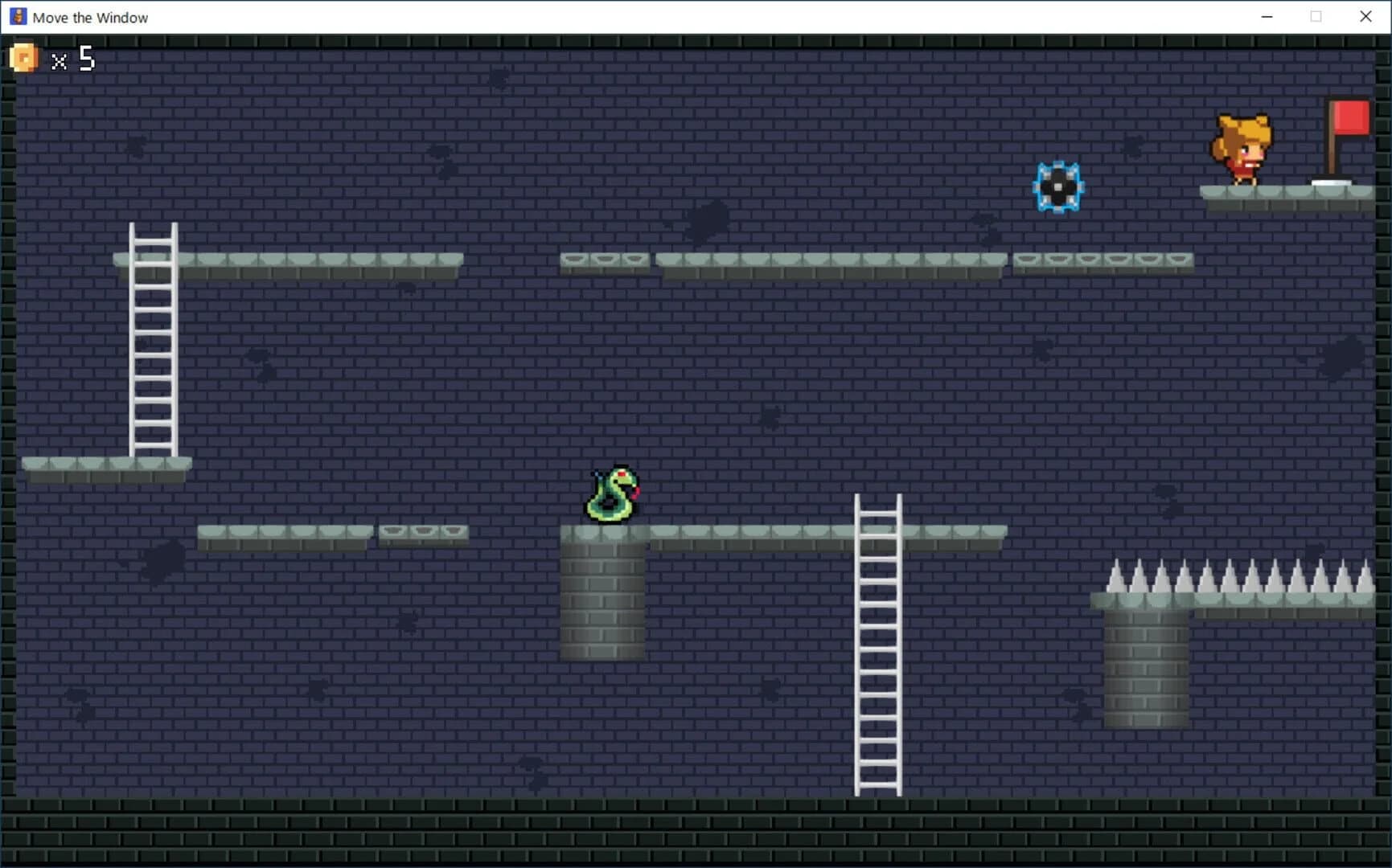The image size is (1392, 868).
Task: Click the short two-block platform near center
Action: coord(422,531)
